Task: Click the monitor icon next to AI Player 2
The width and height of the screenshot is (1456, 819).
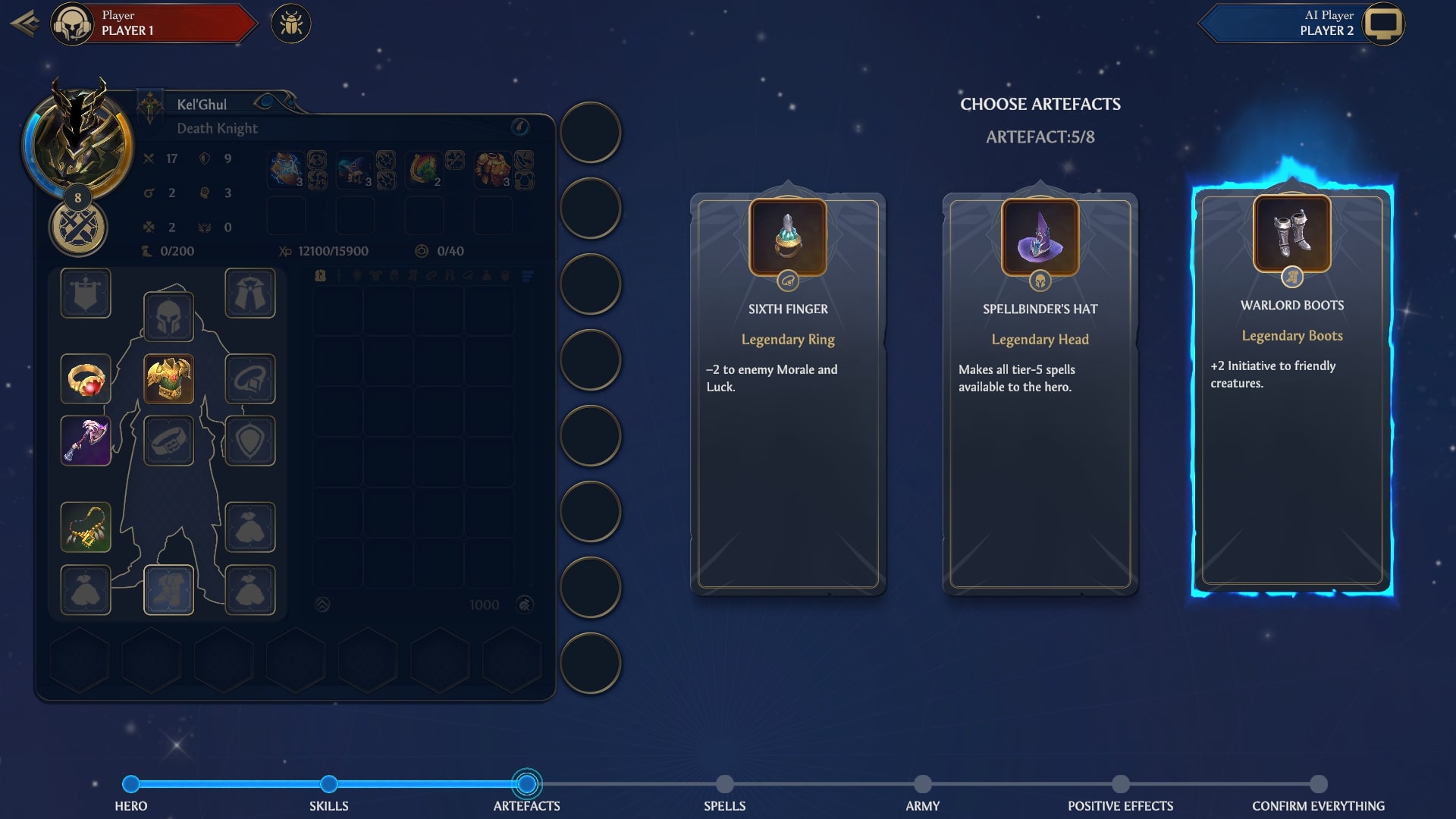Action: point(1385,24)
